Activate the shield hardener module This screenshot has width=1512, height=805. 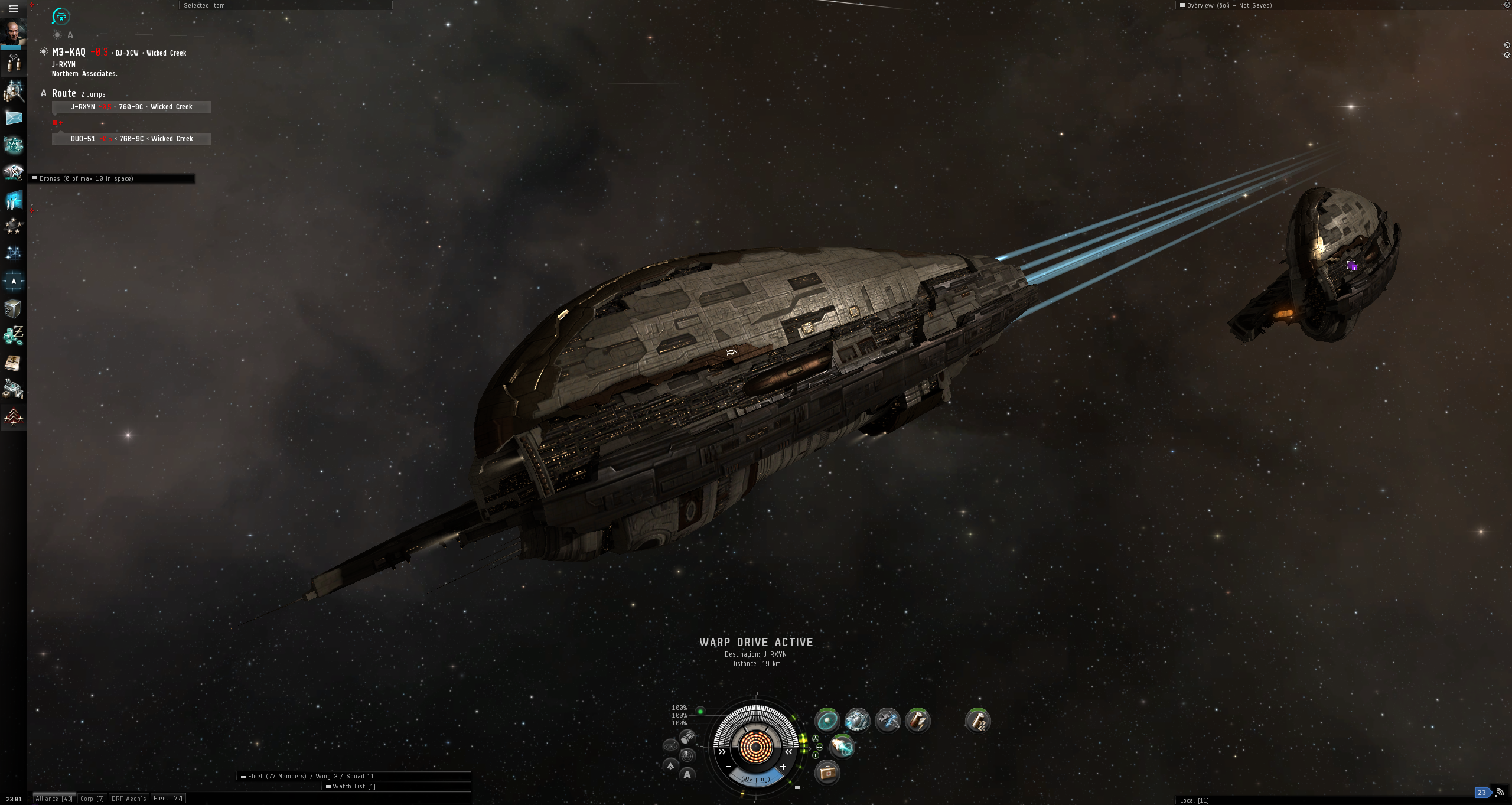pyautogui.click(x=827, y=721)
